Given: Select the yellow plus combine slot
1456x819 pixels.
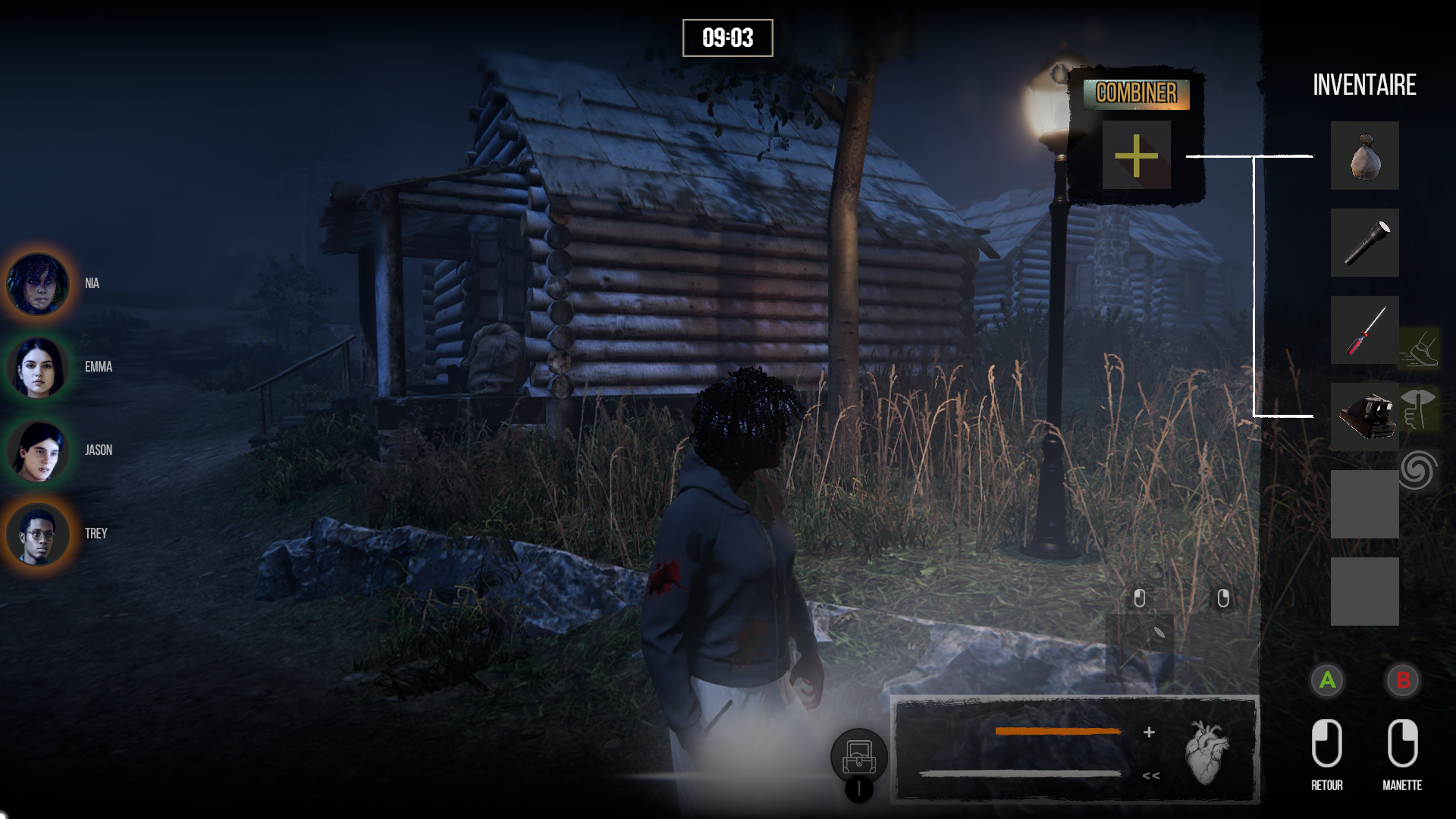Looking at the screenshot, I should pos(1136,155).
